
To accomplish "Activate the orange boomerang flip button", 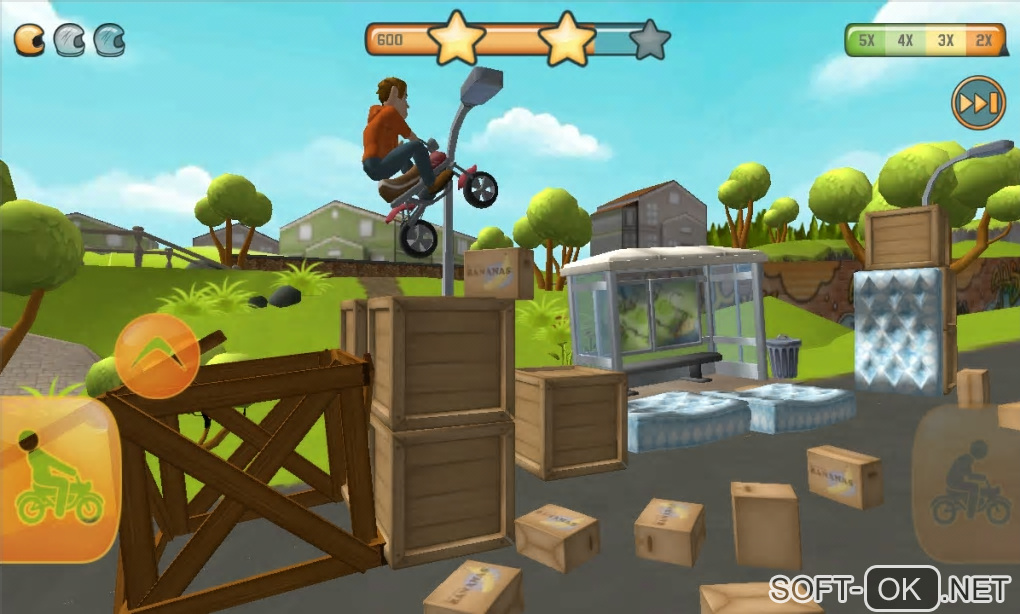I will click(x=156, y=356).
